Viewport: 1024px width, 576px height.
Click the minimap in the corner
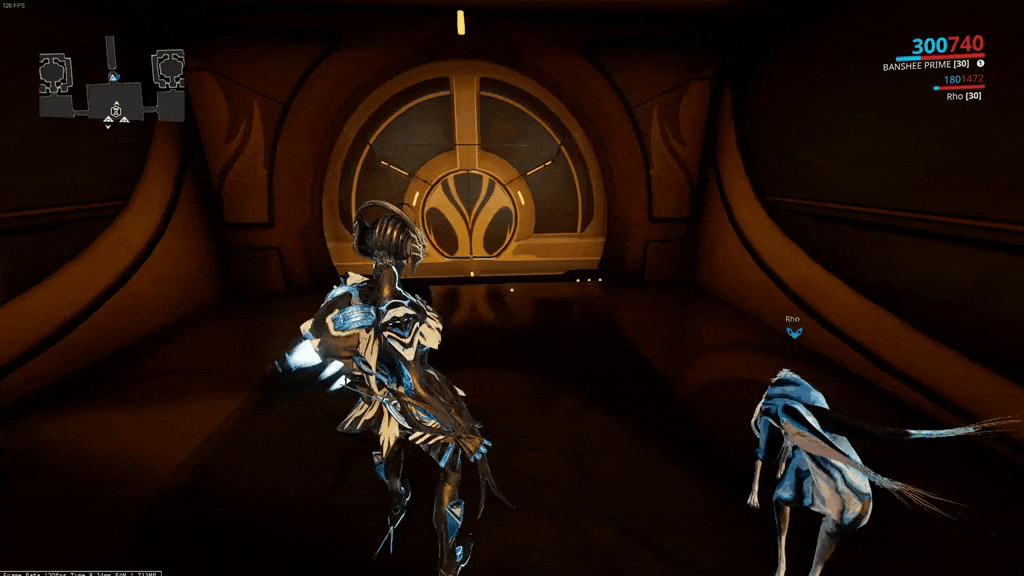(112, 87)
